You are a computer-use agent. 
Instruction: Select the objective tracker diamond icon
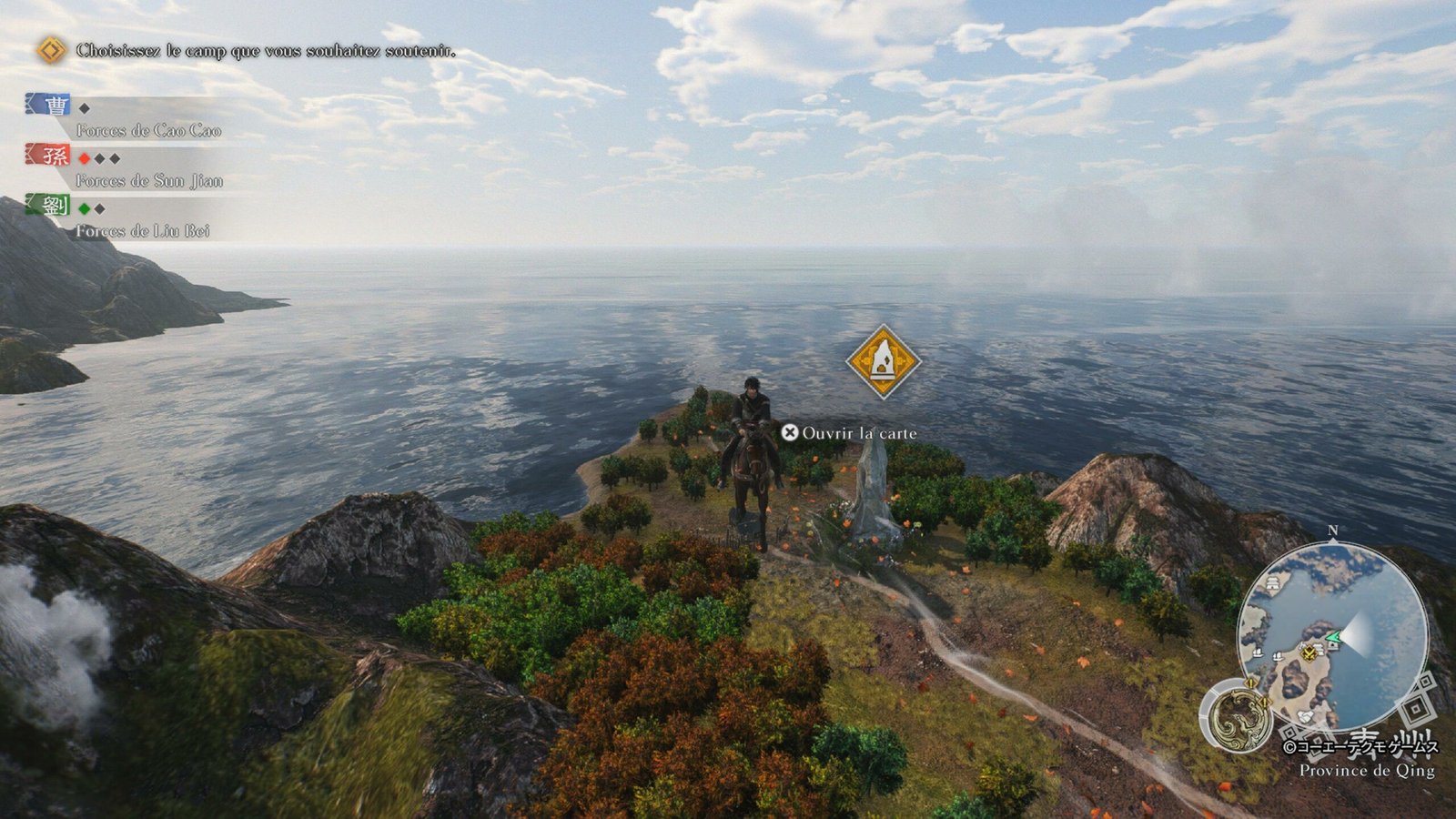pos(51,50)
